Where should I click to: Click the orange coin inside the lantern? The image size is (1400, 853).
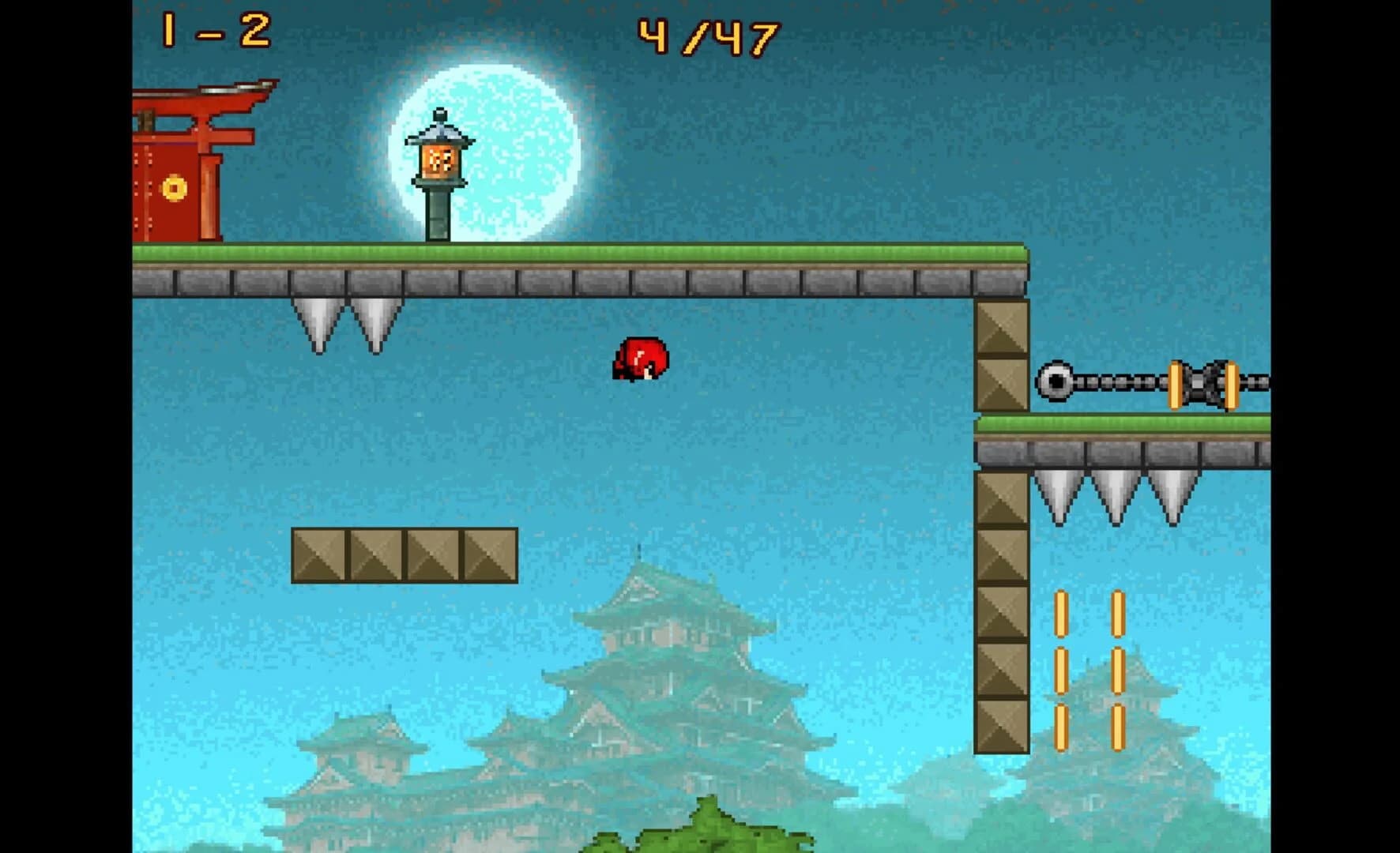point(440,160)
